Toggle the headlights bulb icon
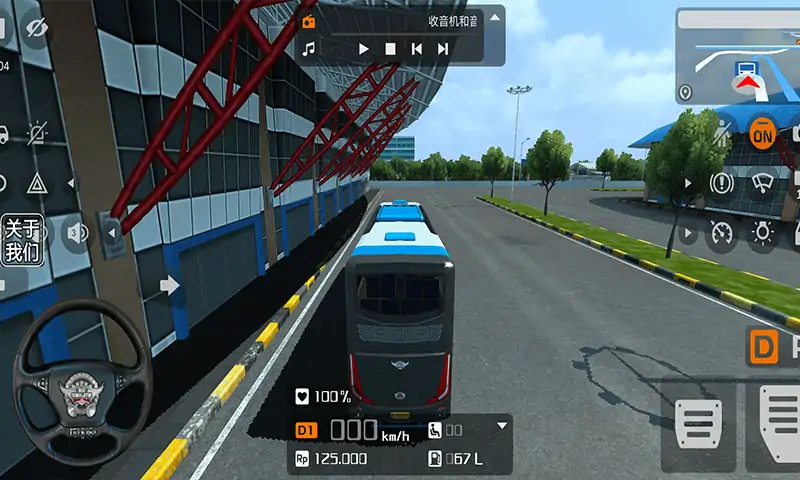 tap(763, 234)
